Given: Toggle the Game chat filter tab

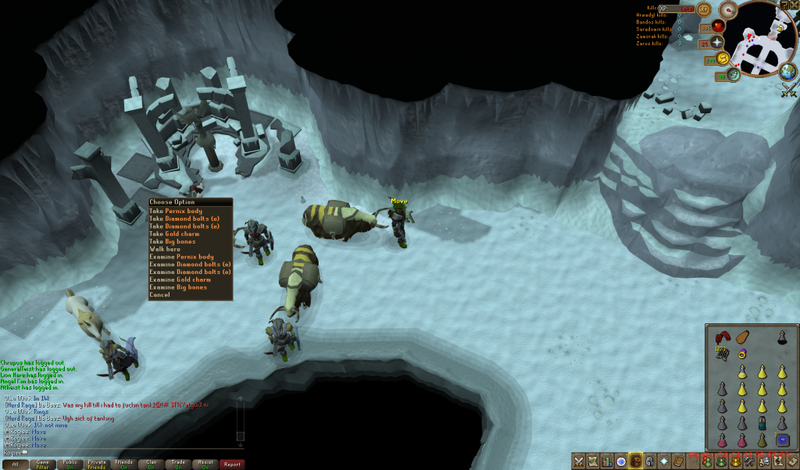Looking at the screenshot, I should pos(42,464).
